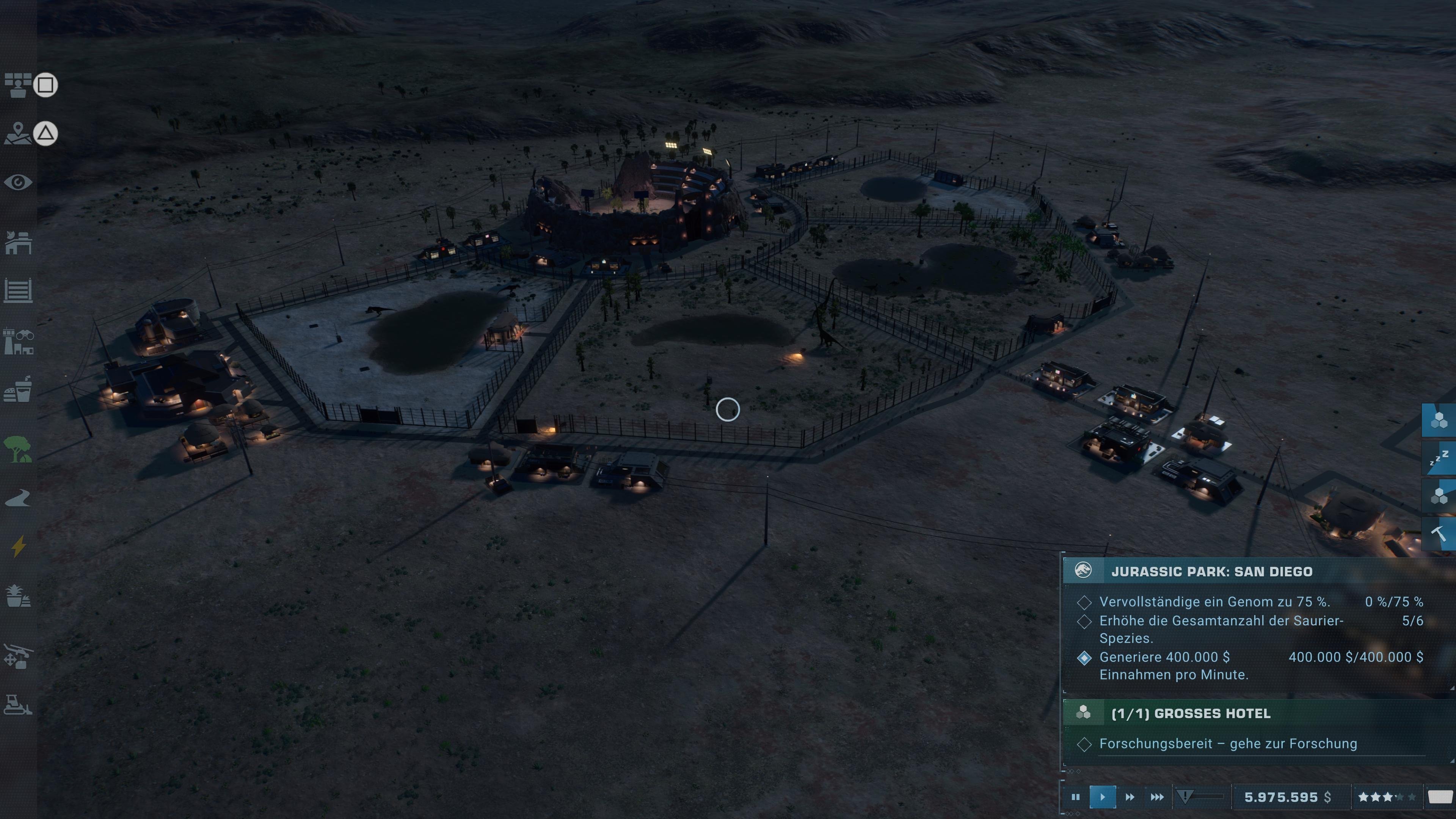Open the park management overview icon

[19, 86]
